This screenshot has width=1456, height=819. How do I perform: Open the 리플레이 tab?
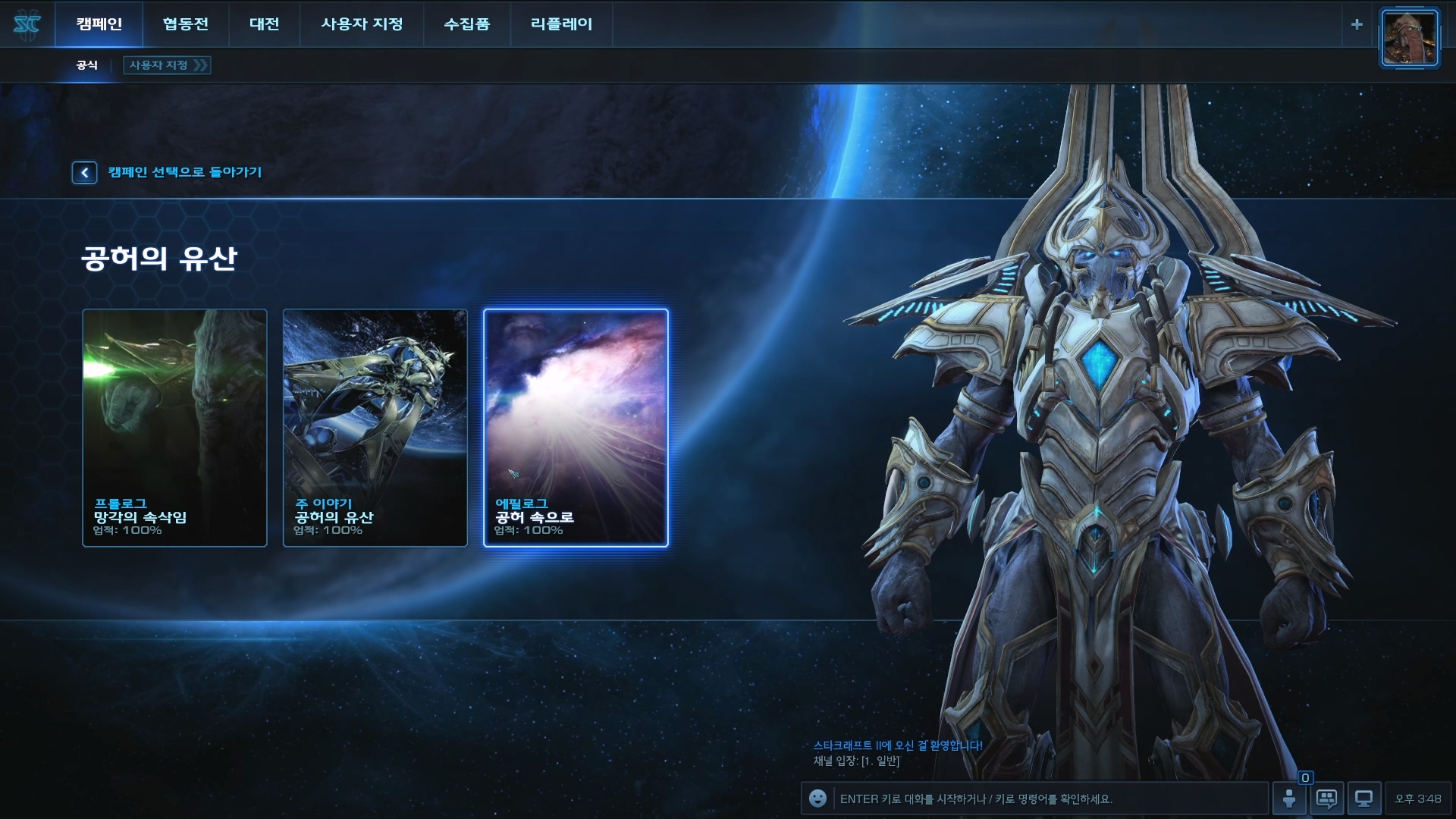561,24
